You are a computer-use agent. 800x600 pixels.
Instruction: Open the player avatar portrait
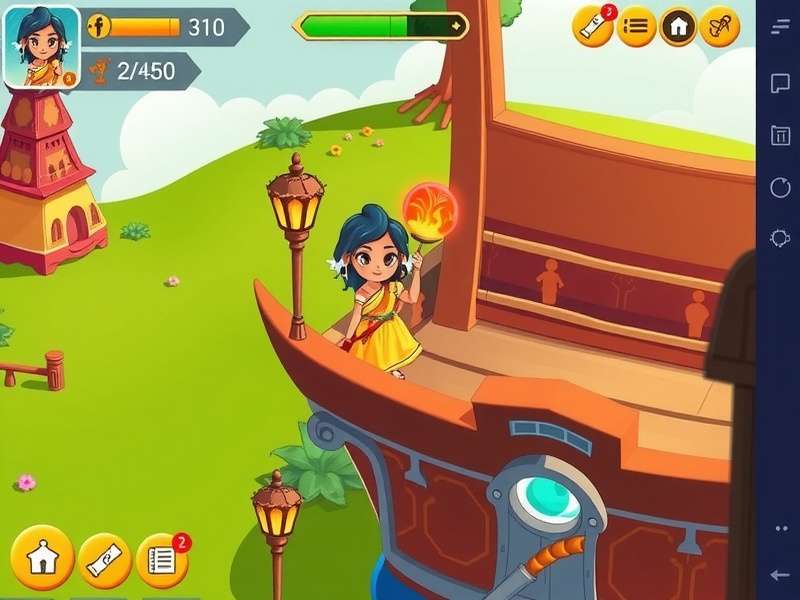[x=42, y=47]
